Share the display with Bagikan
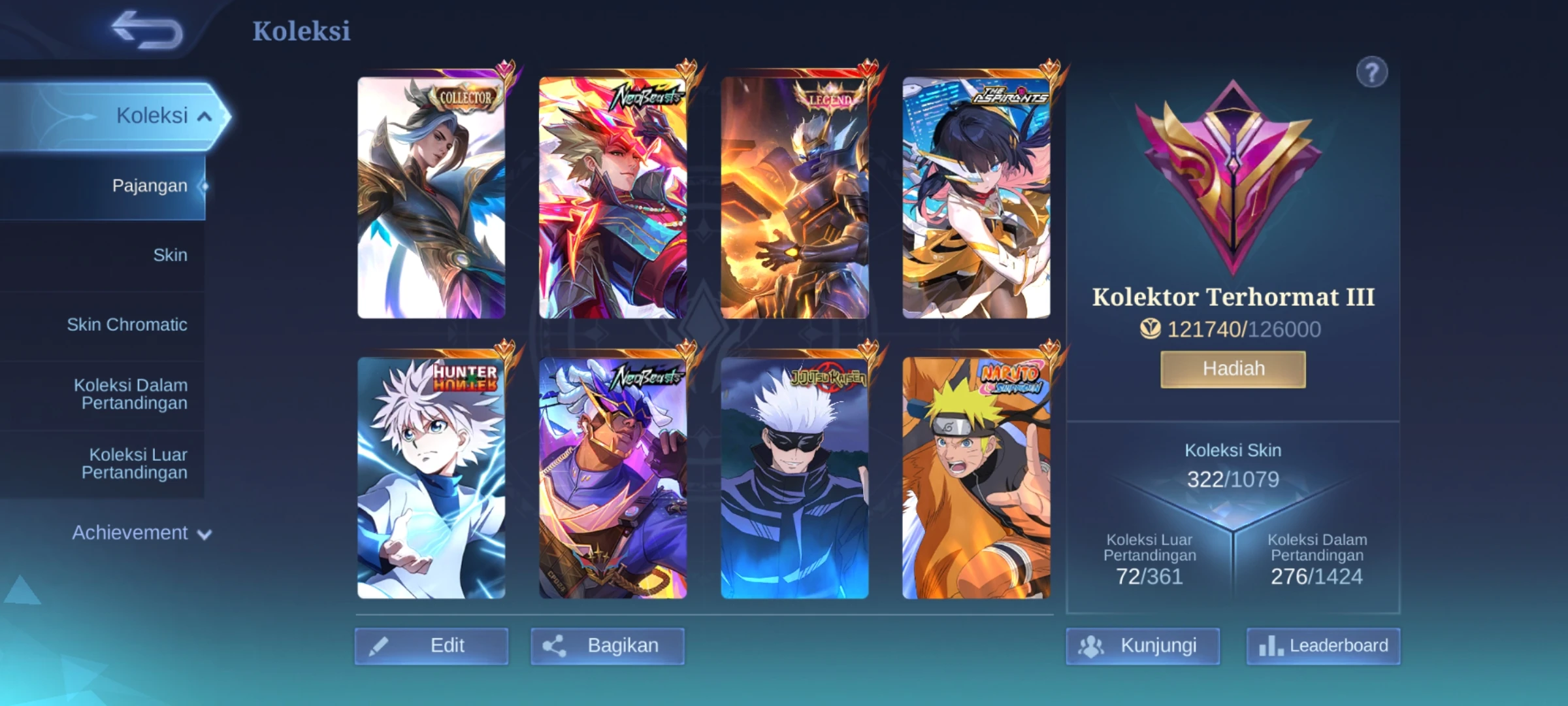The width and height of the screenshot is (1568, 706). 608,646
